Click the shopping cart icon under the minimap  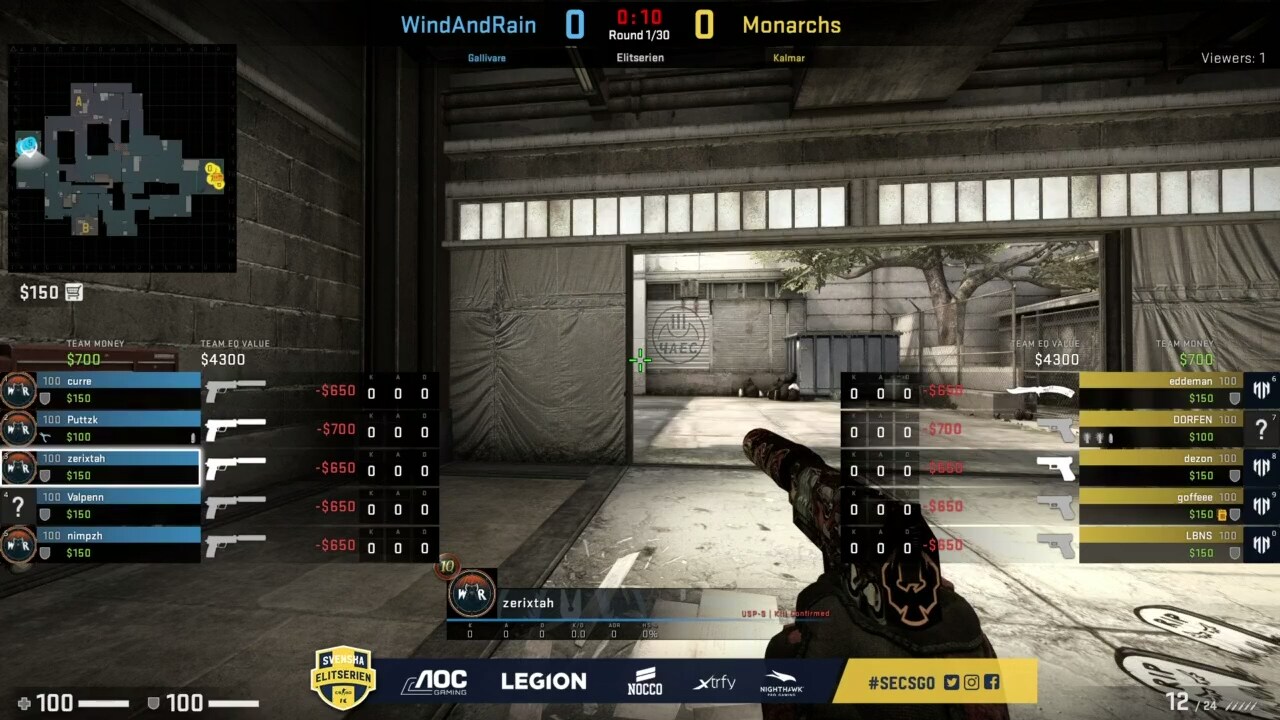(x=74, y=292)
